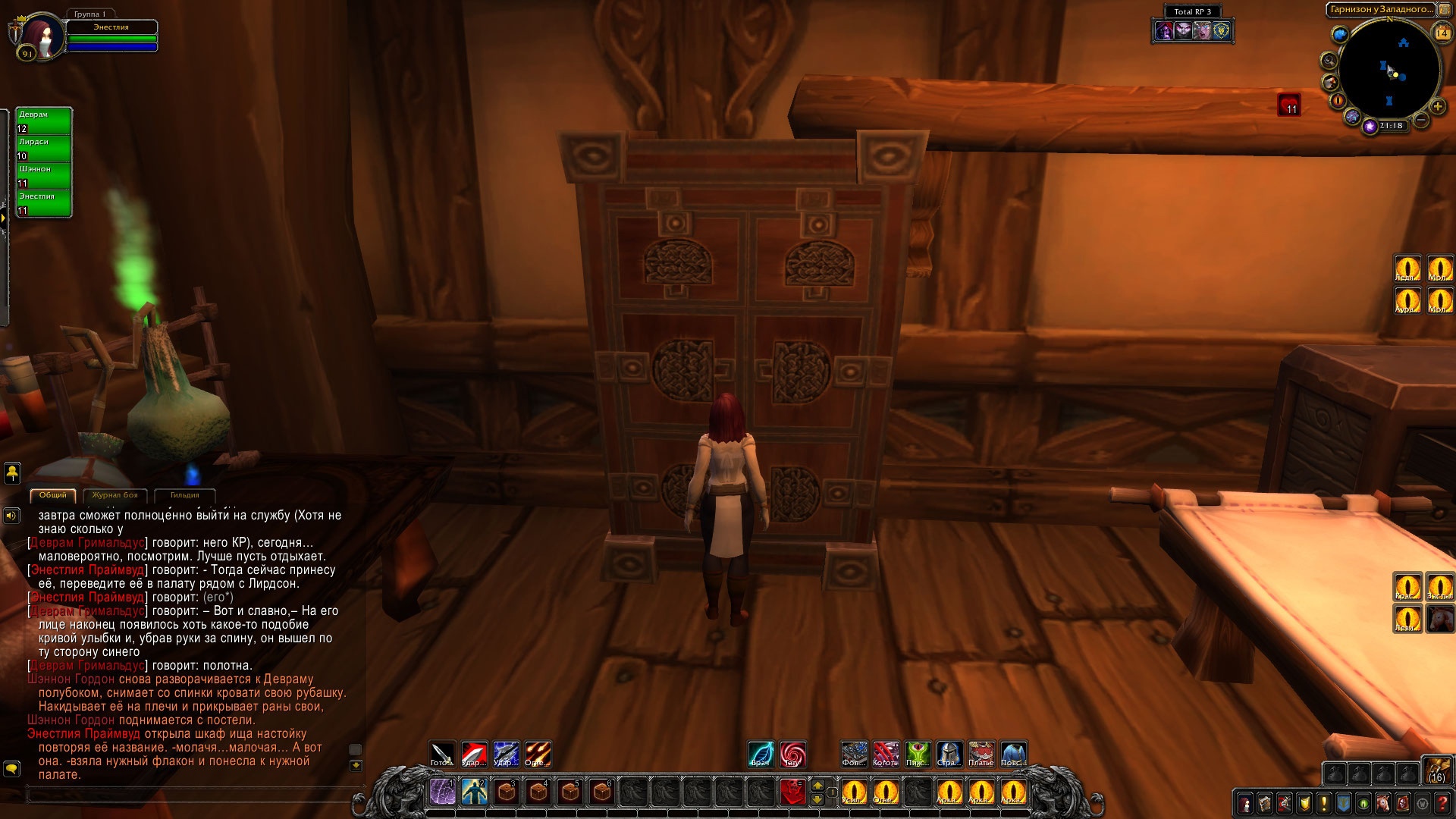Select the Общий chat tab
This screenshot has width=1456, height=819.
pyautogui.click(x=52, y=495)
